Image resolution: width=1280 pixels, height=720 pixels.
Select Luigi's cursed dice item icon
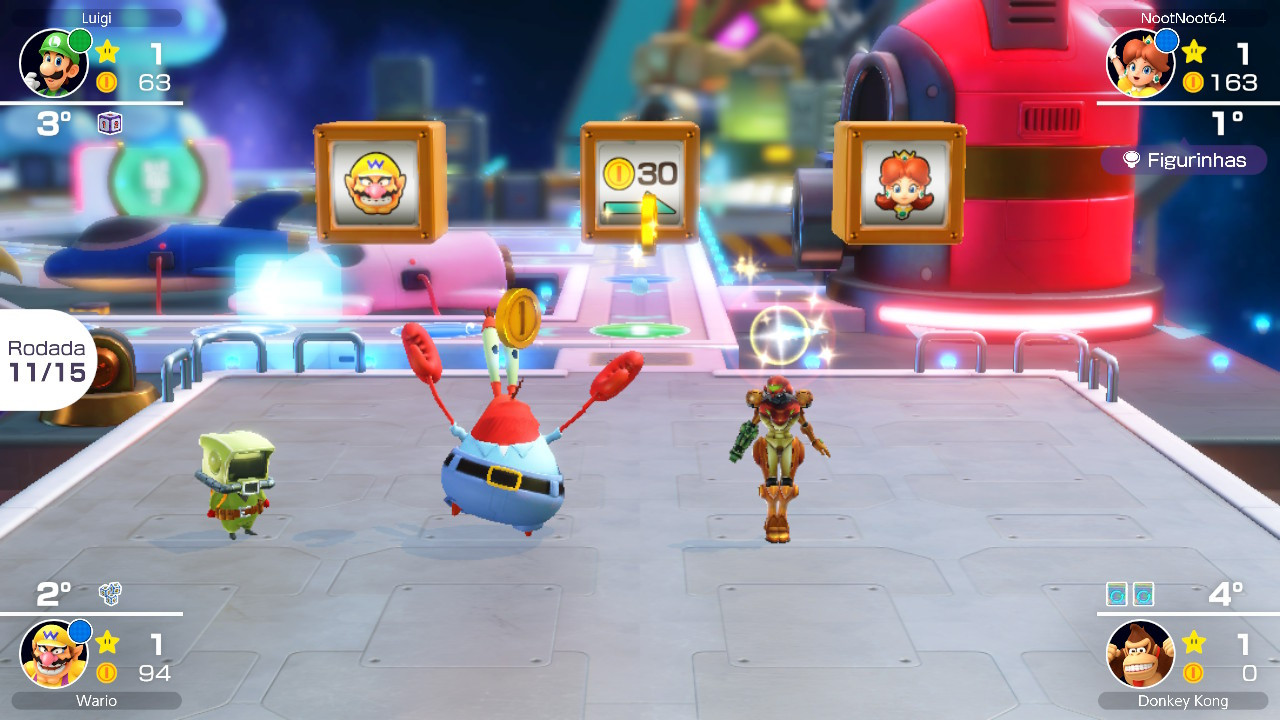point(110,123)
